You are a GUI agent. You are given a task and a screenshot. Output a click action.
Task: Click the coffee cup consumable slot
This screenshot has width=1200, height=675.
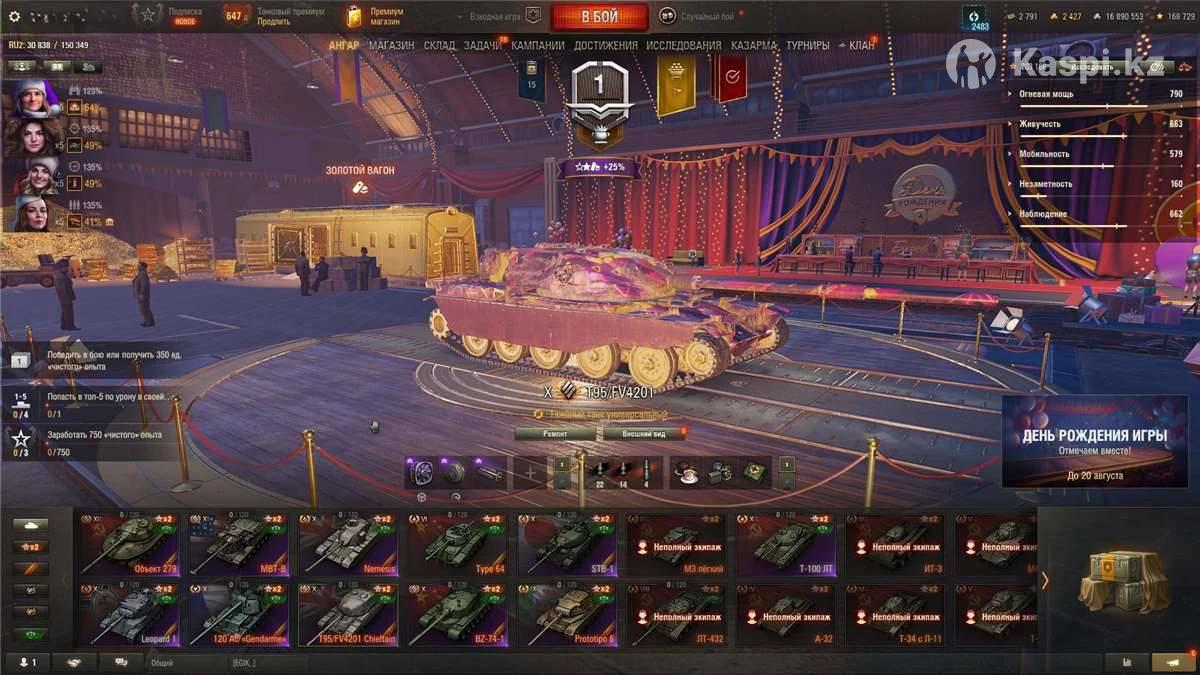point(685,471)
